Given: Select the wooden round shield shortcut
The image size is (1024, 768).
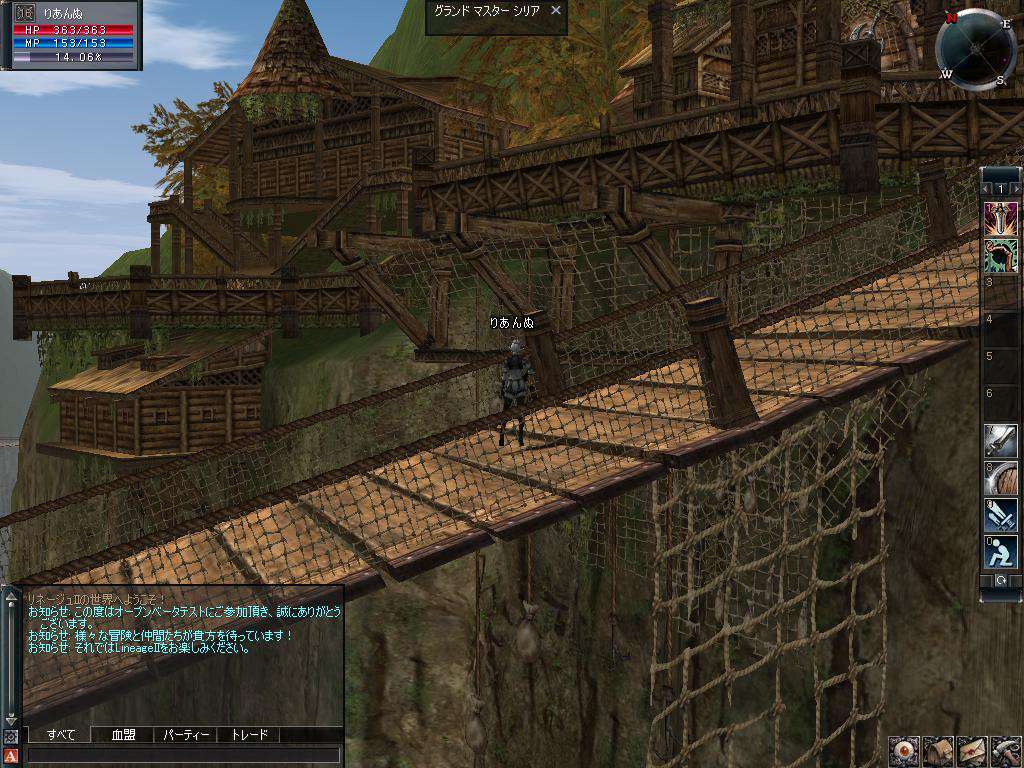Looking at the screenshot, I should point(1001,477).
